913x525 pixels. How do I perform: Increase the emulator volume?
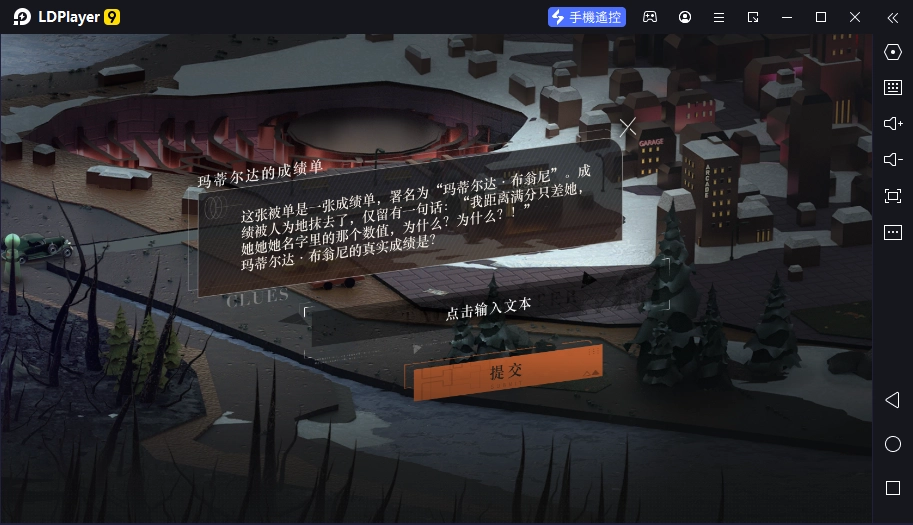[893, 124]
